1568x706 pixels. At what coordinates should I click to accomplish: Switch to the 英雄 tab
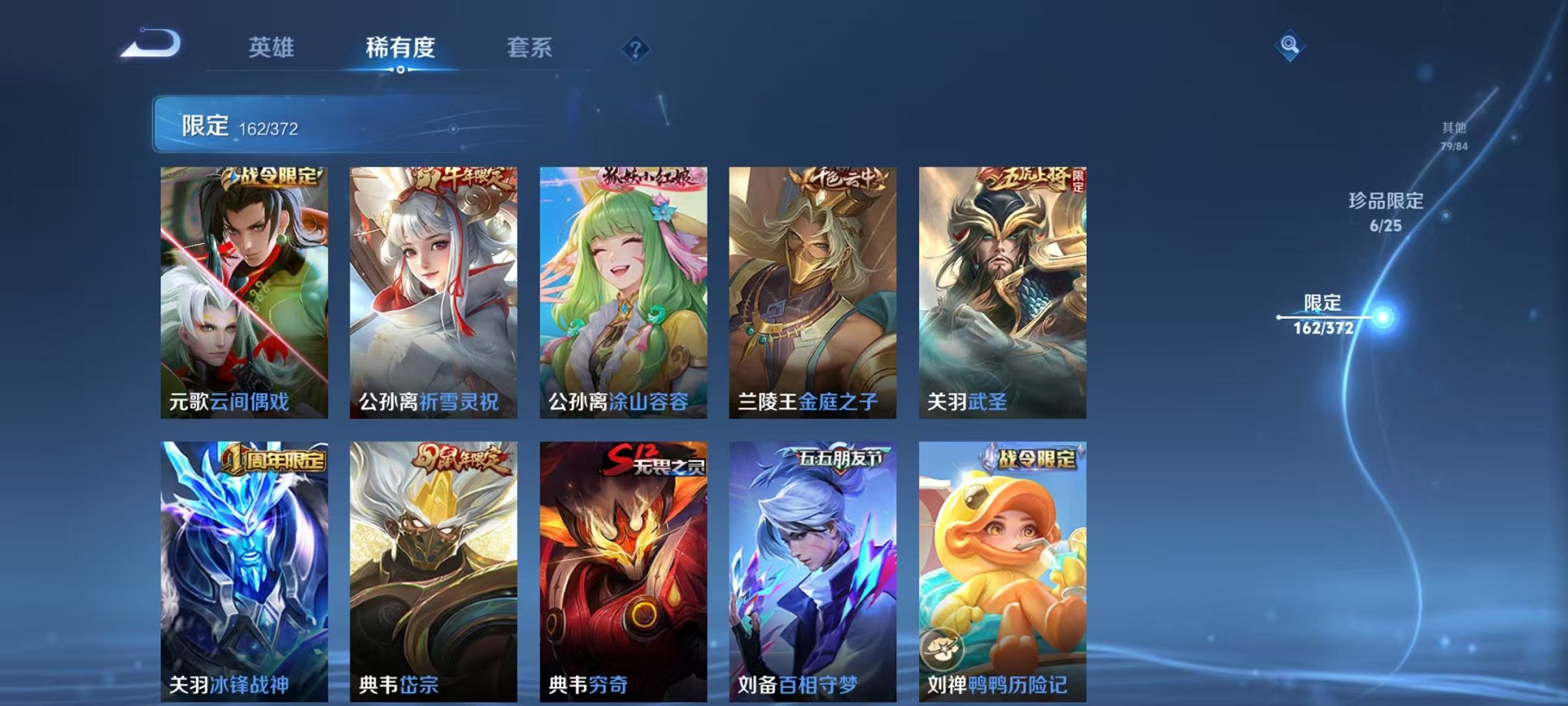tap(271, 46)
